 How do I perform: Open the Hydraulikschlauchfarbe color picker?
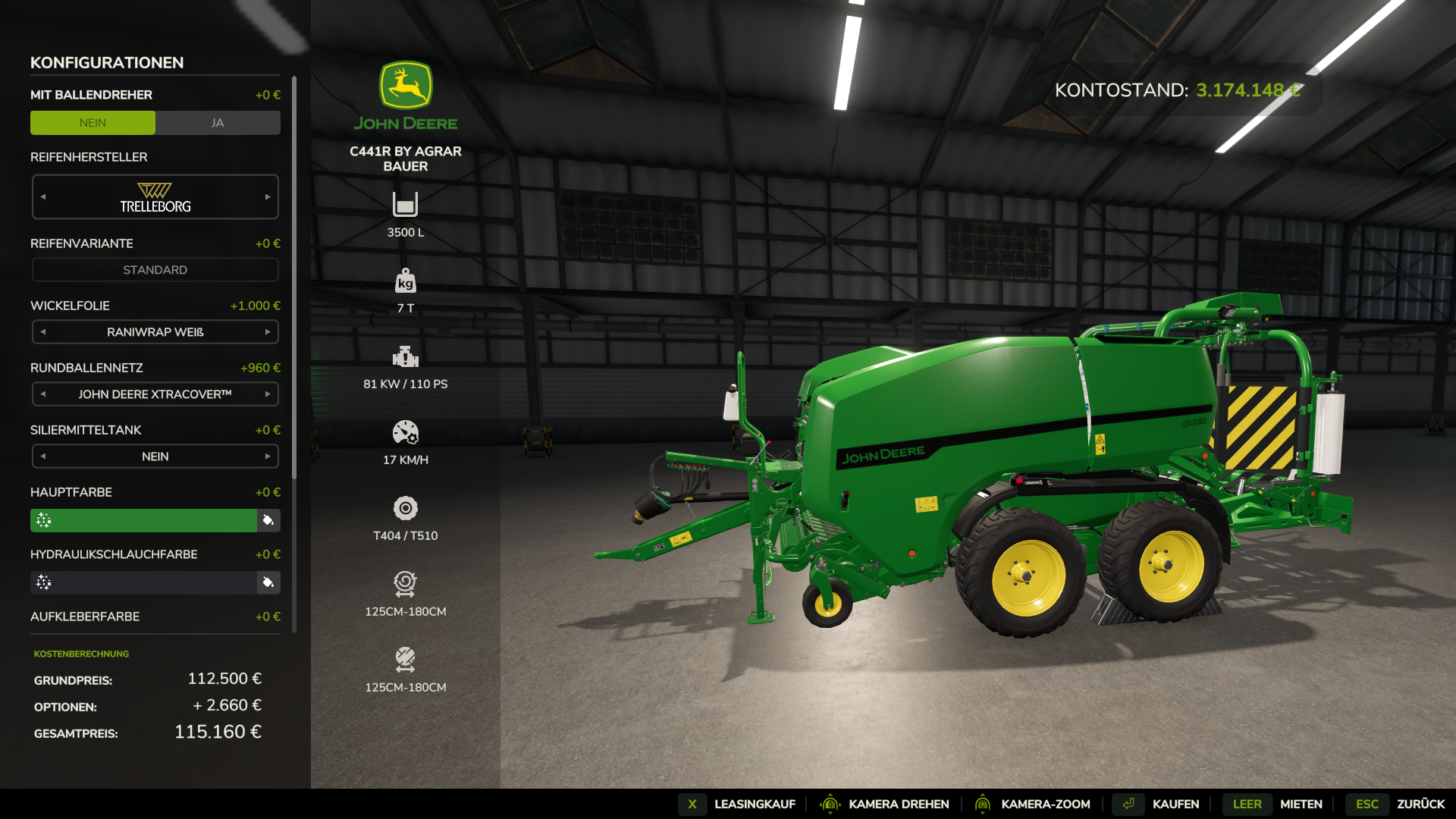click(x=144, y=582)
